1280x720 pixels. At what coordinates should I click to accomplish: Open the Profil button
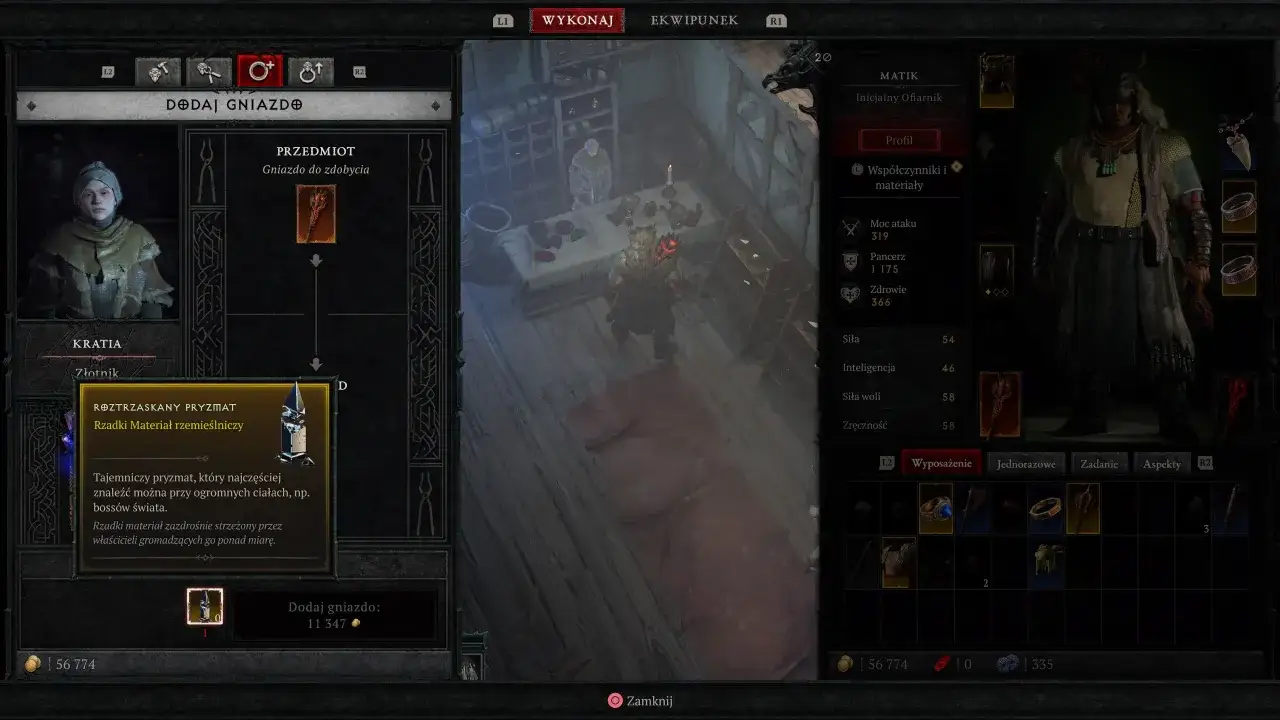(898, 139)
